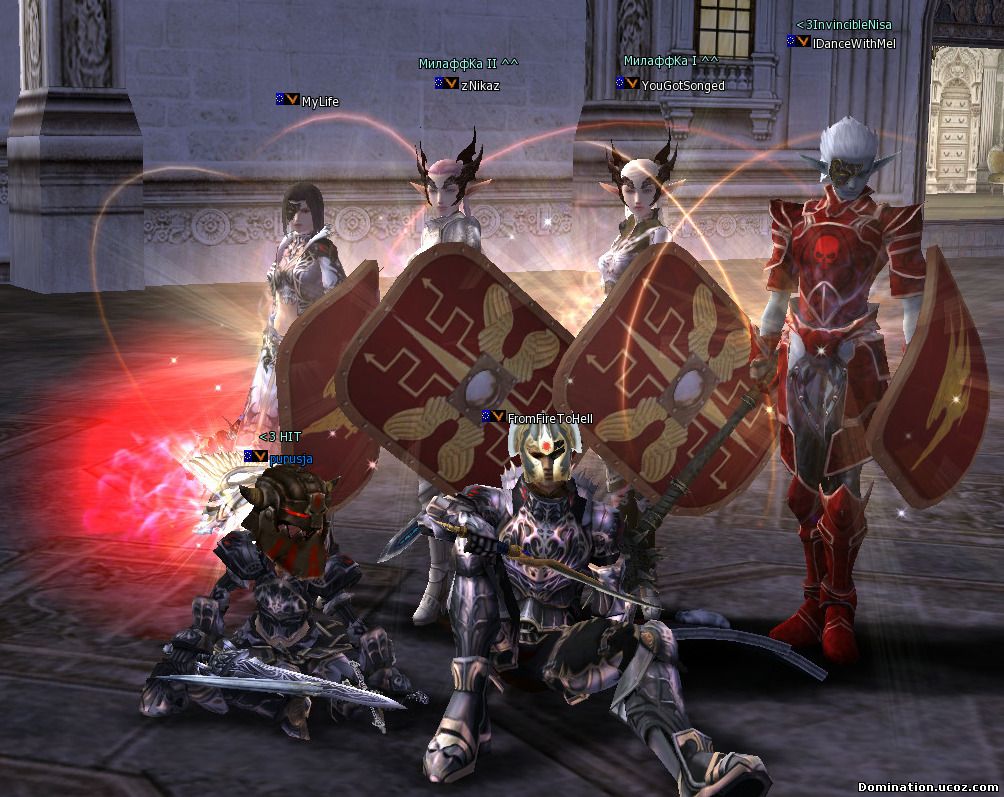Select the FromFireToHell nameplate
The height and width of the screenshot is (797, 1004).
tap(550, 418)
